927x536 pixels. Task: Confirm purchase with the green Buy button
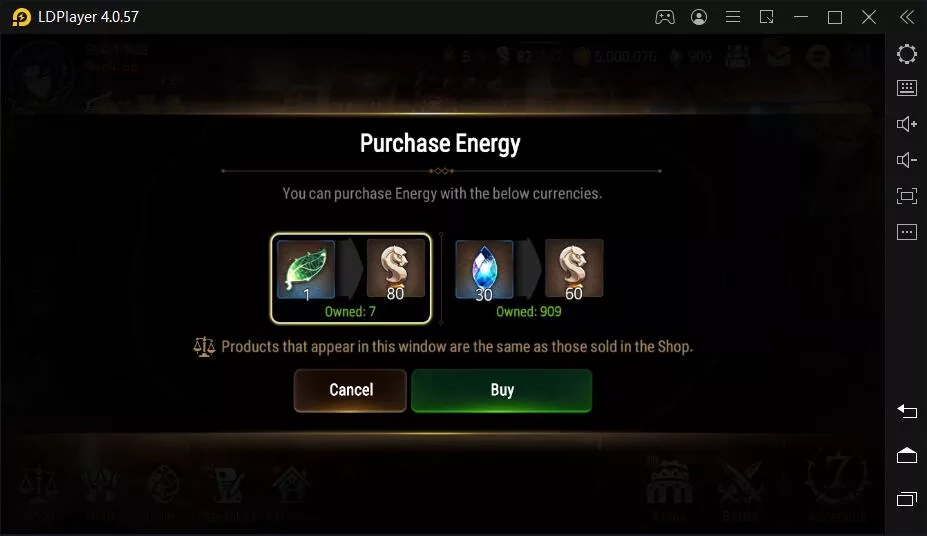click(x=501, y=390)
